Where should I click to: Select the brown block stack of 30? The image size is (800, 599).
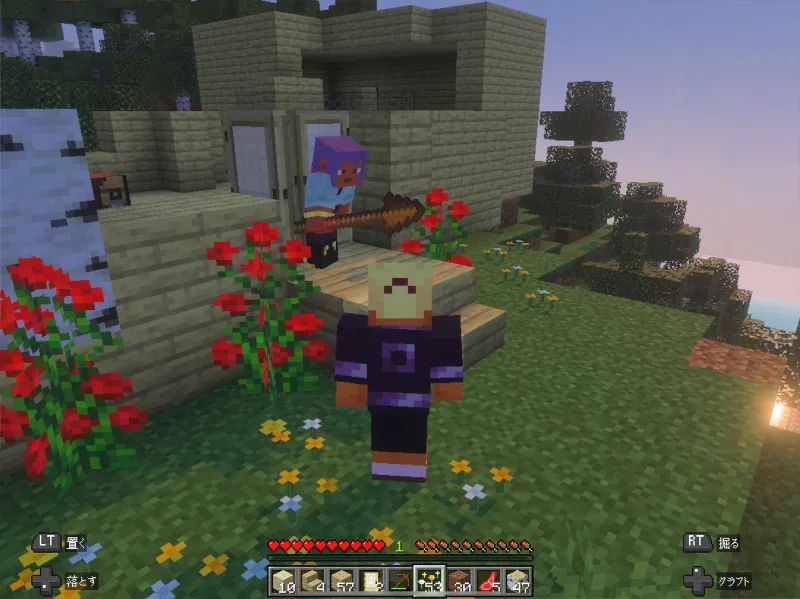point(459,580)
